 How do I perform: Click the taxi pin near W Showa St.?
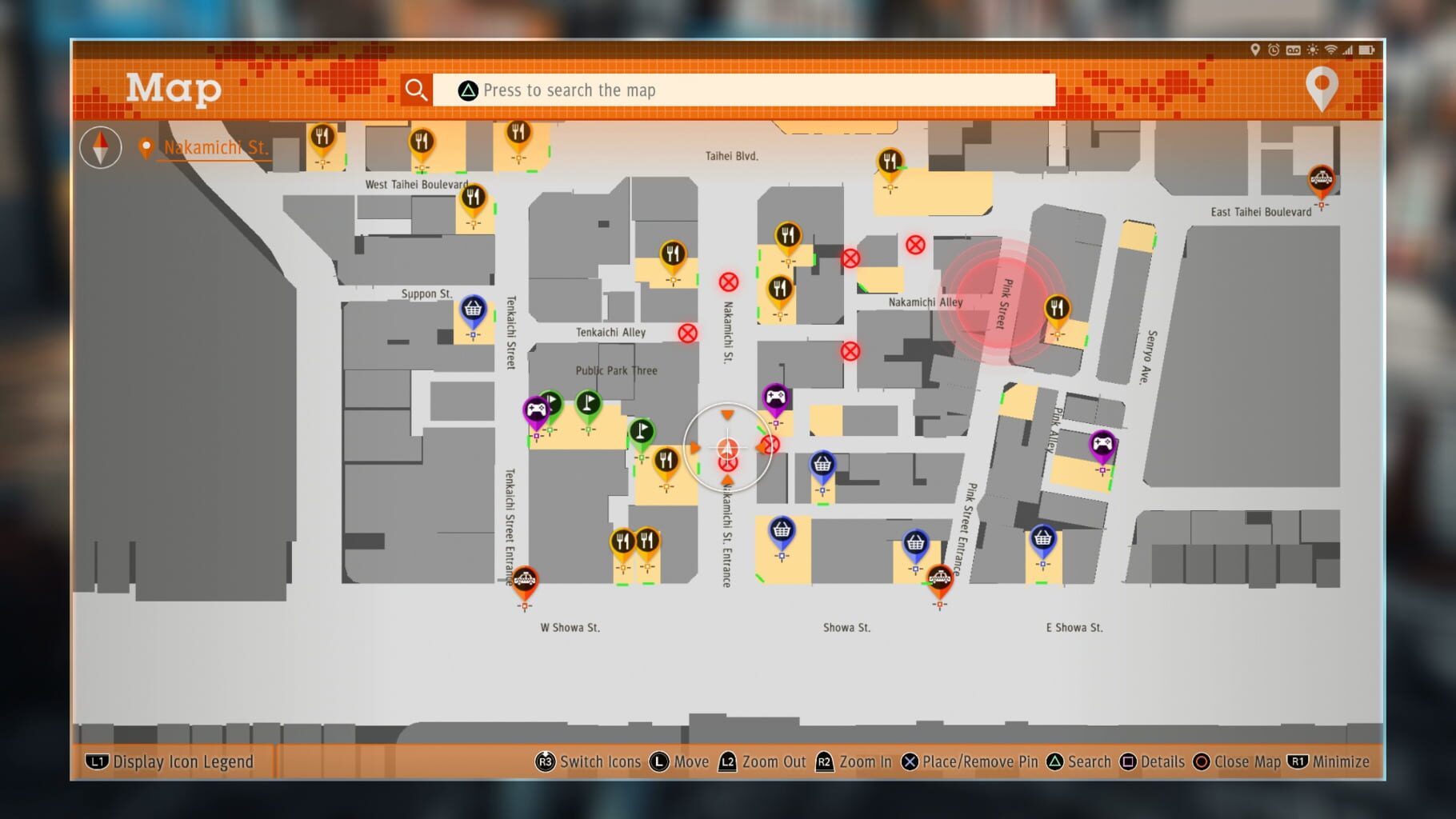click(x=526, y=577)
